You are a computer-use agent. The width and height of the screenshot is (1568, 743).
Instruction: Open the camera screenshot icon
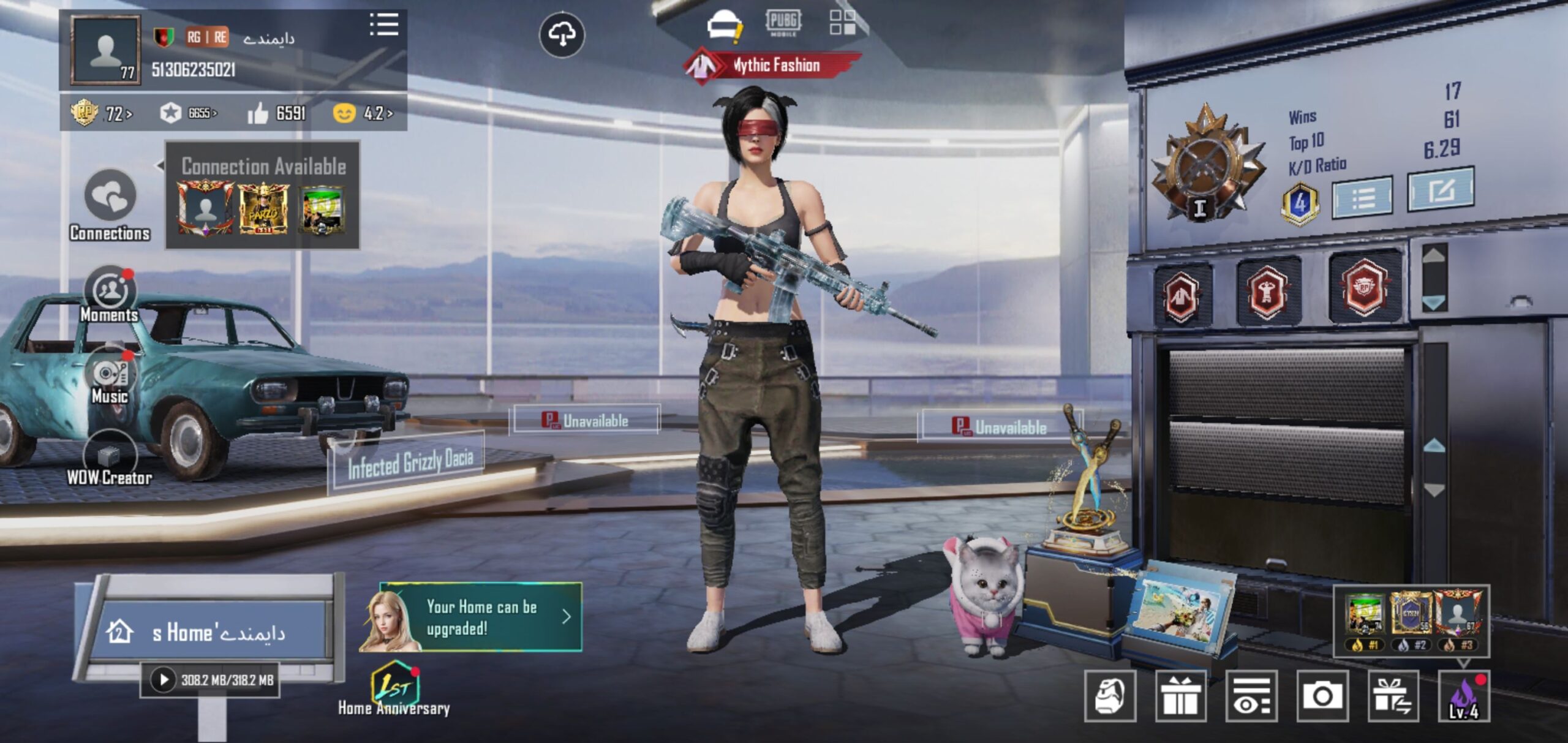(x=1322, y=696)
